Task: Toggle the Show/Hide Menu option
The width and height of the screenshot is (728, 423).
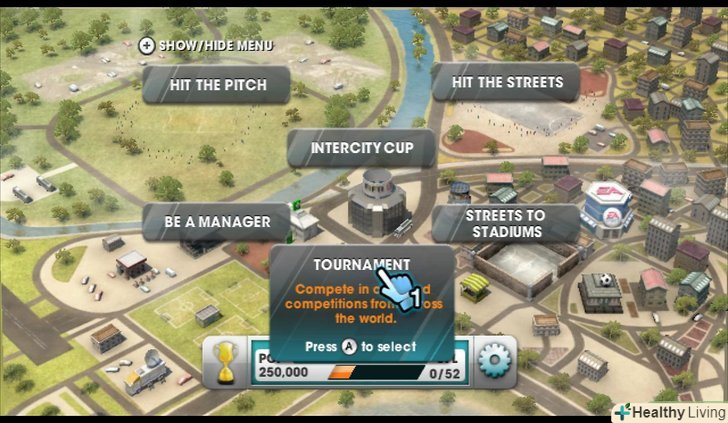Action: 206,45
